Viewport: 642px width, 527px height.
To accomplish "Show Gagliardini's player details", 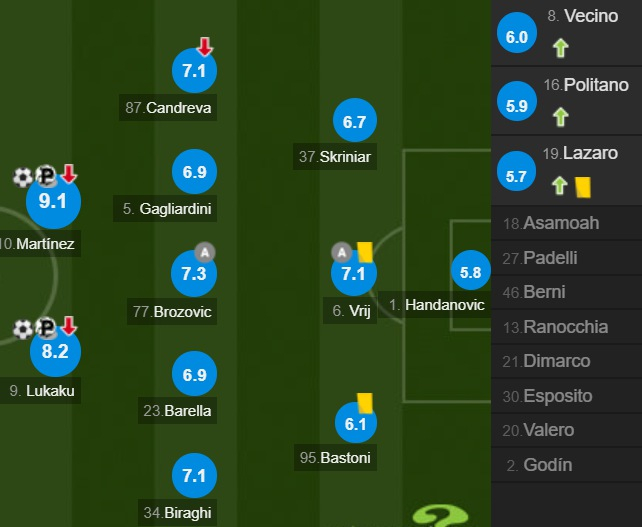I will pos(194,173).
